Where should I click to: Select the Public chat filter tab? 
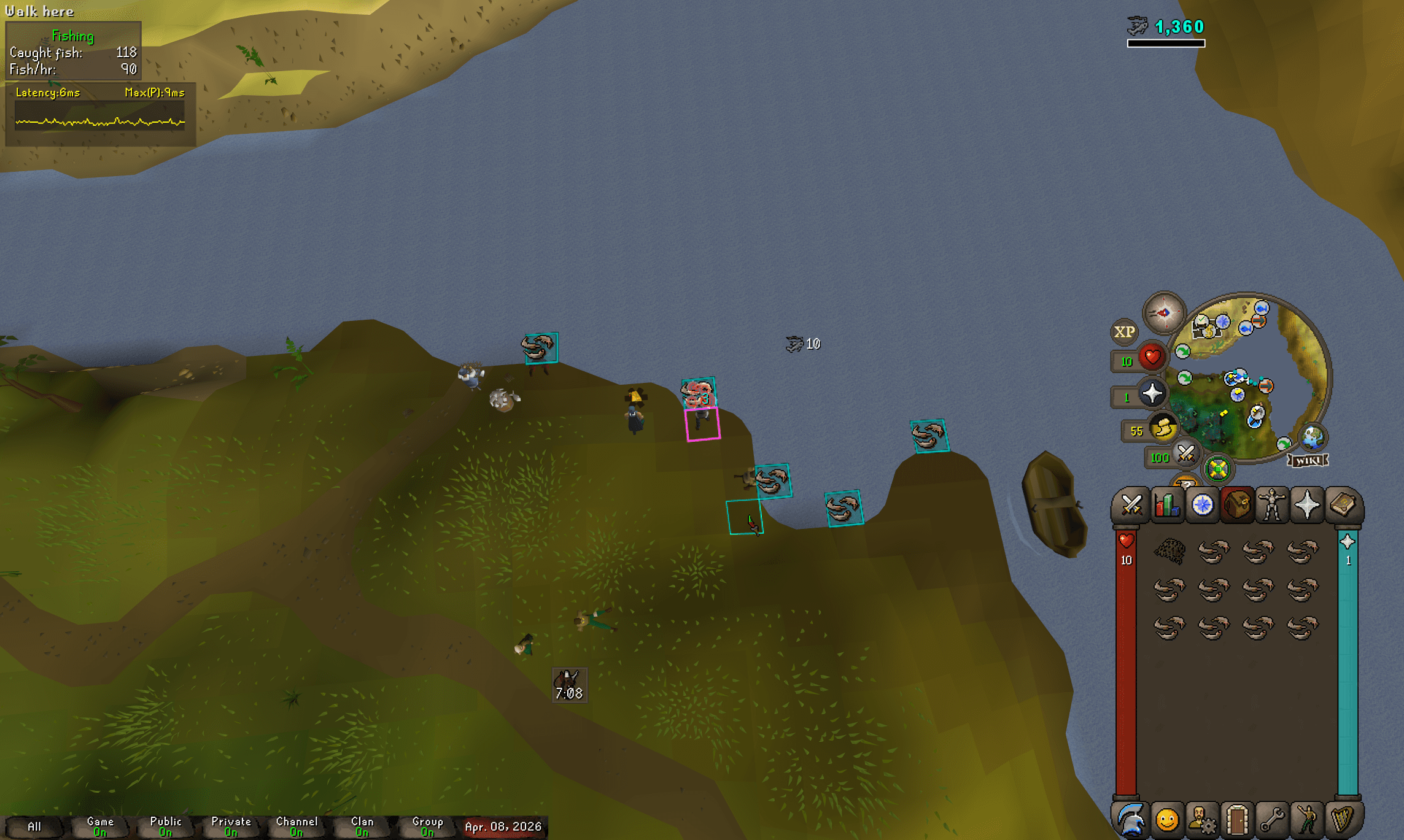[x=165, y=826]
